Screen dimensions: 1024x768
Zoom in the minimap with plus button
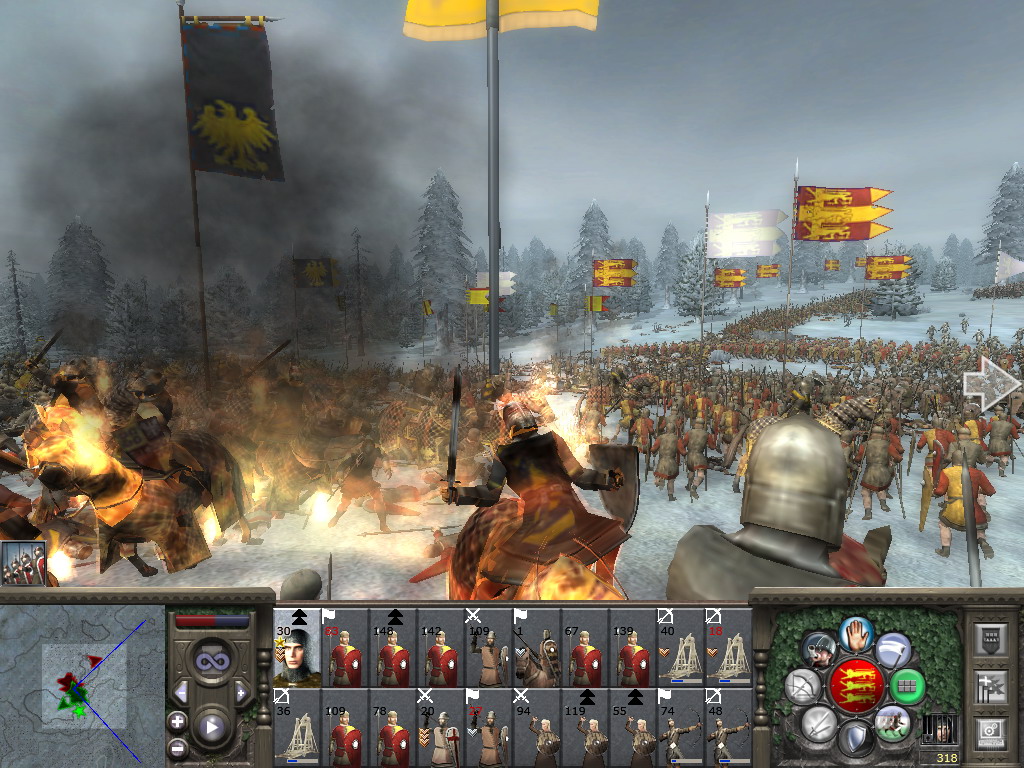click(178, 721)
